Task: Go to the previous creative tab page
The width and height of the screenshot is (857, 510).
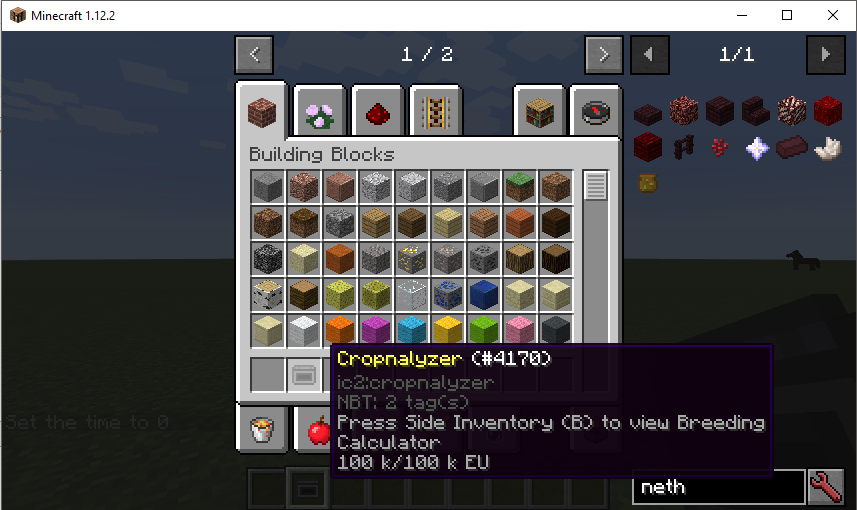Action: [x=254, y=54]
